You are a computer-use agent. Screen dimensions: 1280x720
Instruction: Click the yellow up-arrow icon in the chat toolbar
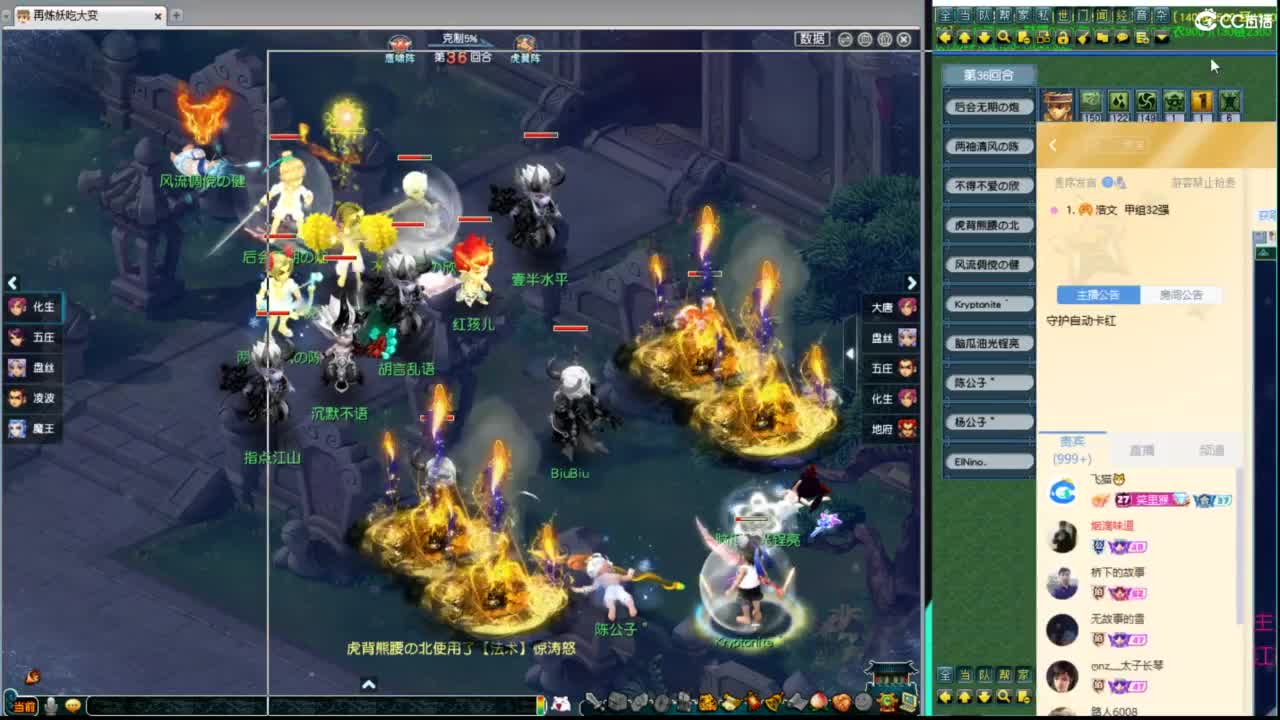[964, 37]
